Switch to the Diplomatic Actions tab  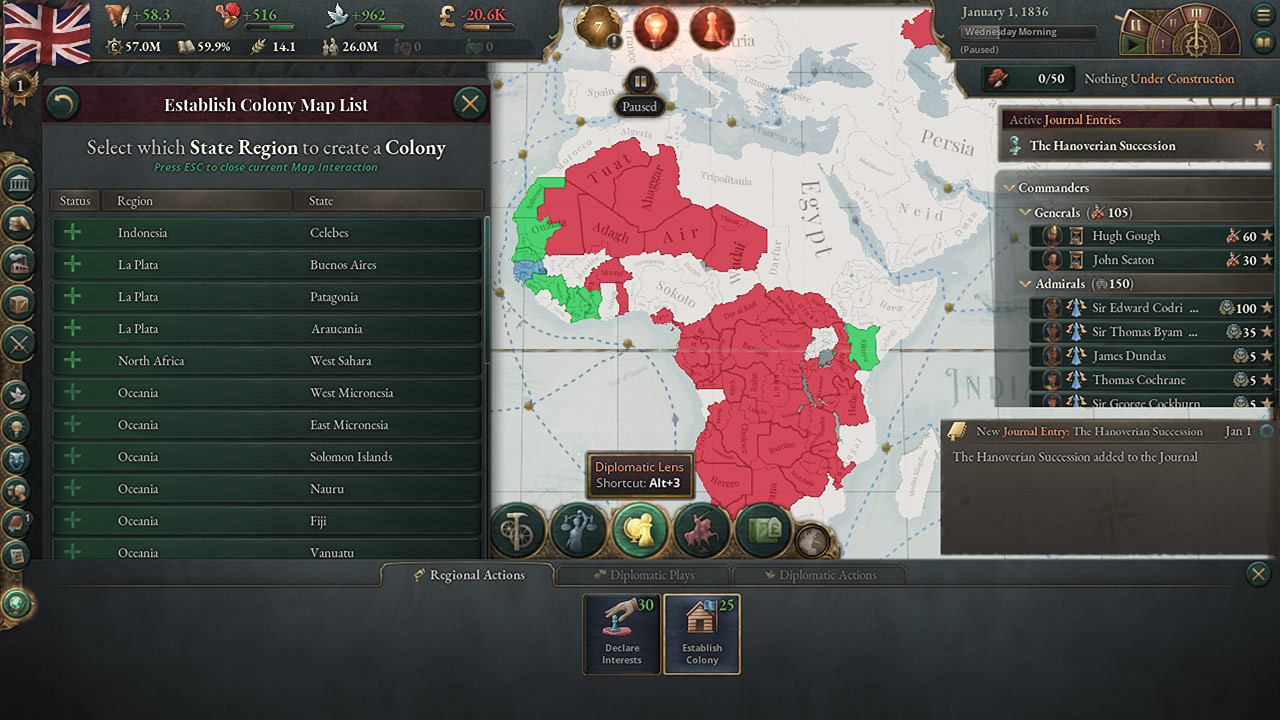(x=819, y=575)
